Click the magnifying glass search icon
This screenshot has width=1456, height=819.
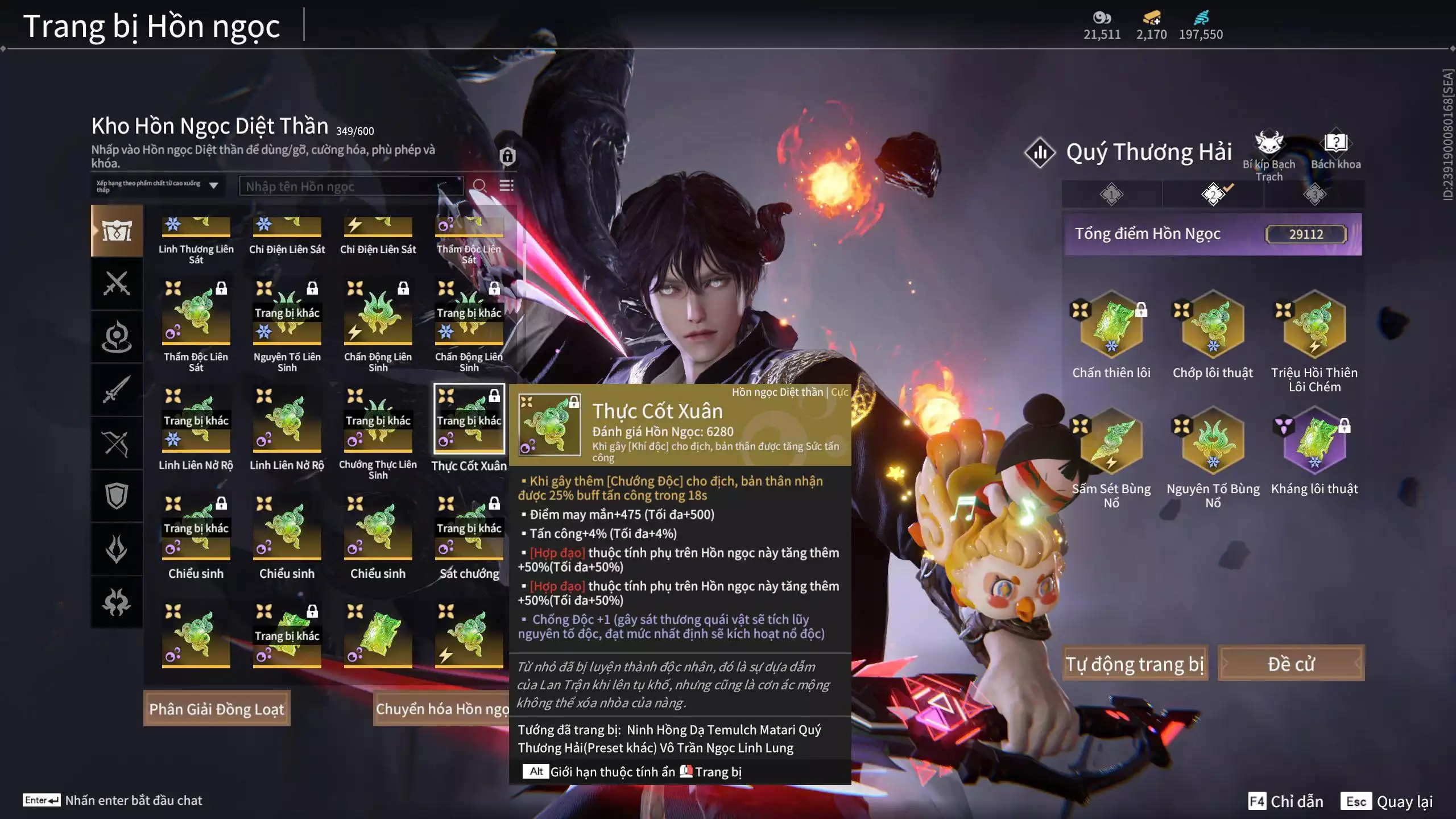click(x=479, y=186)
